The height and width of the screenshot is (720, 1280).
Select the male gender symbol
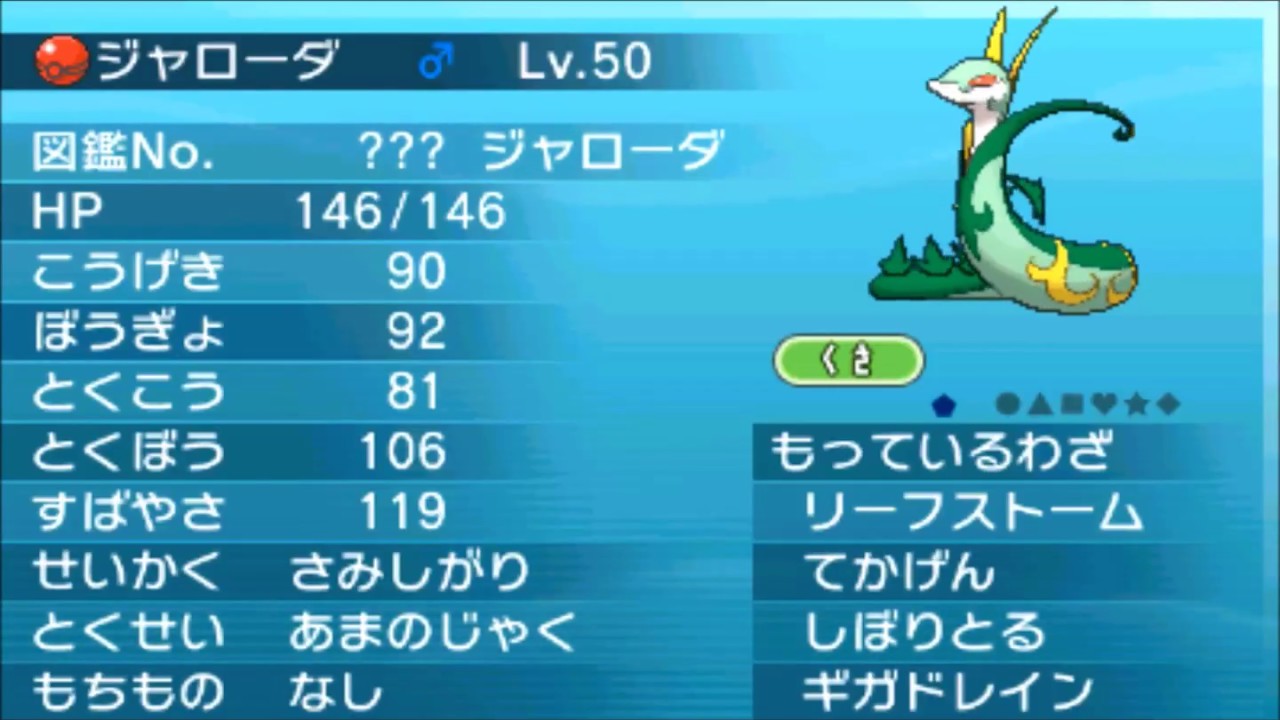[434, 62]
